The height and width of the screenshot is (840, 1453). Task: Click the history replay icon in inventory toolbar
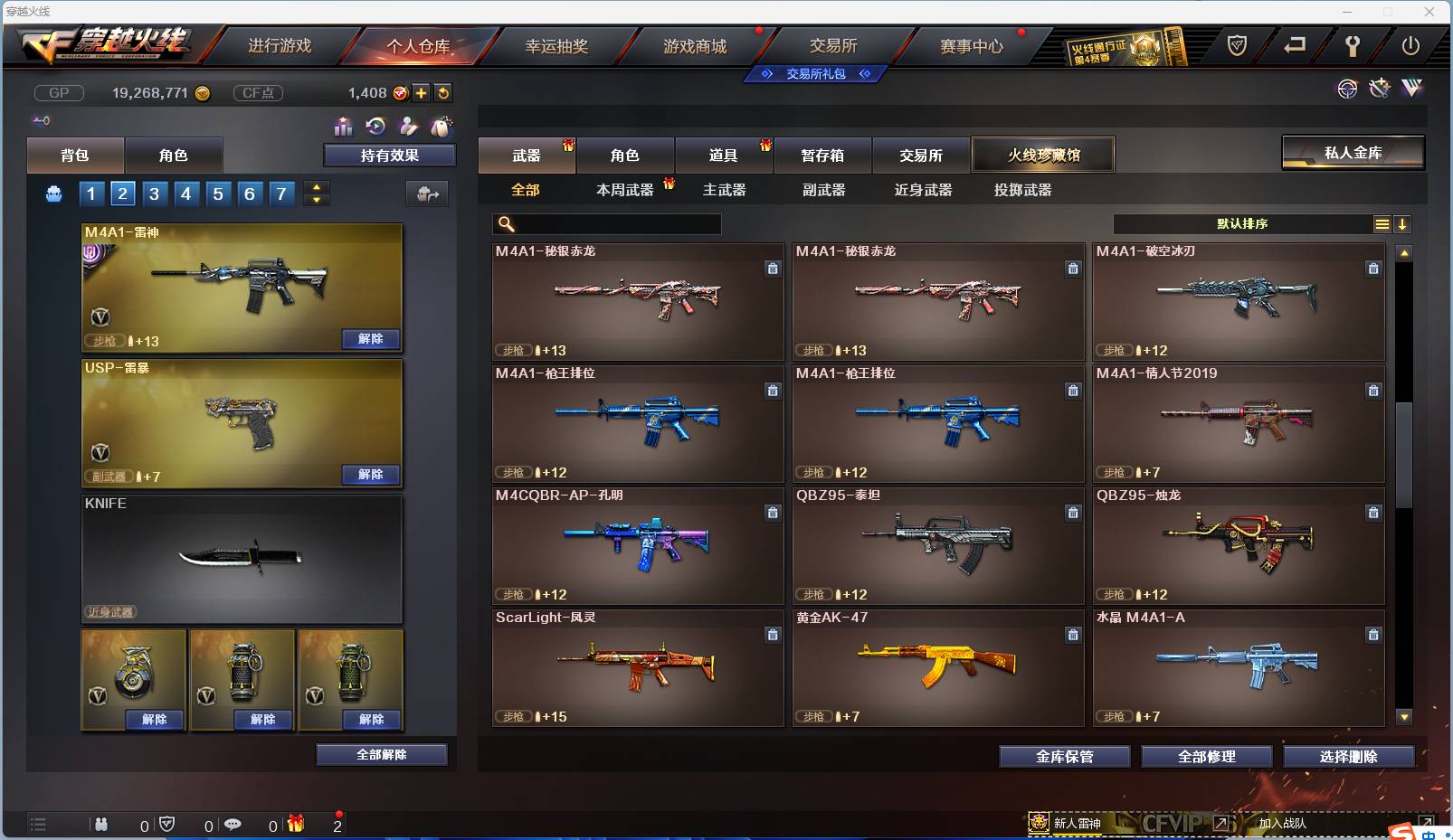[x=375, y=127]
